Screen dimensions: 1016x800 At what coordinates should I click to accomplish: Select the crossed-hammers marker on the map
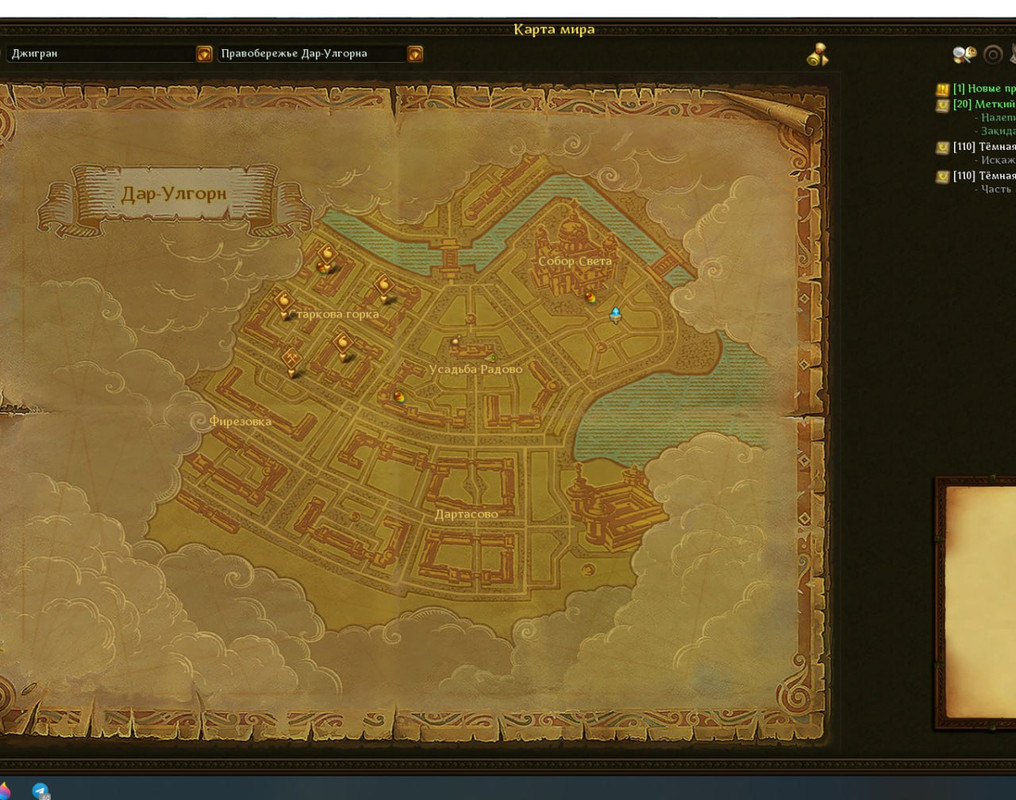pyautogui.click(x=292, y=361)
